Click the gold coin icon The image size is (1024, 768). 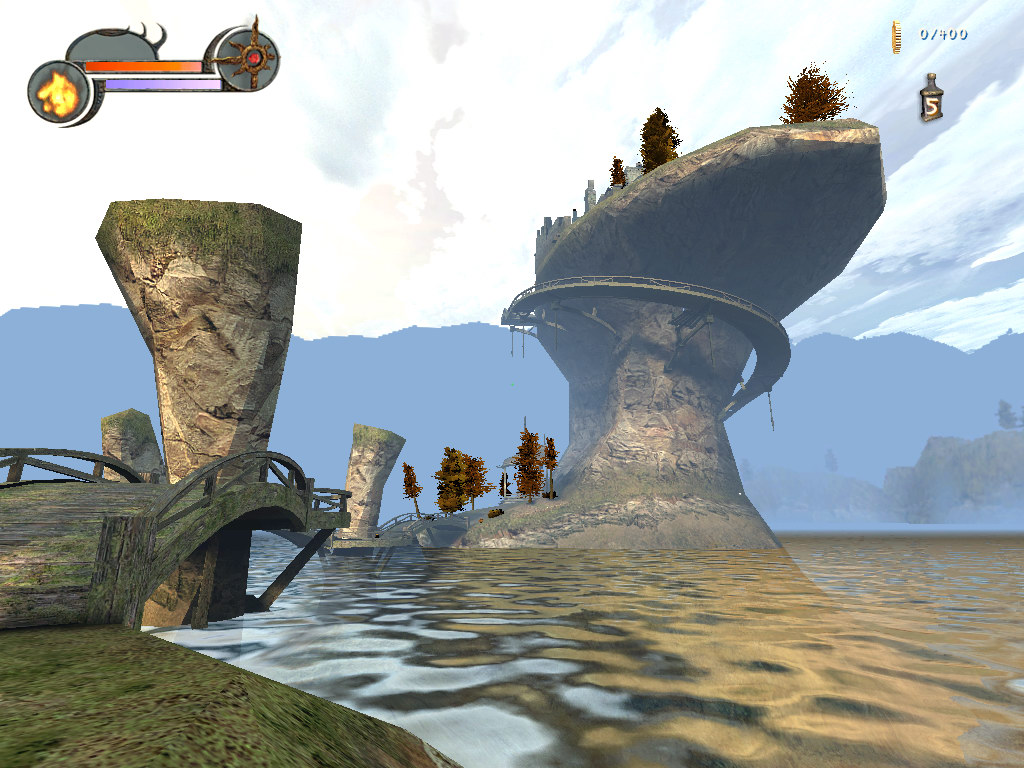tap(898, 36)
